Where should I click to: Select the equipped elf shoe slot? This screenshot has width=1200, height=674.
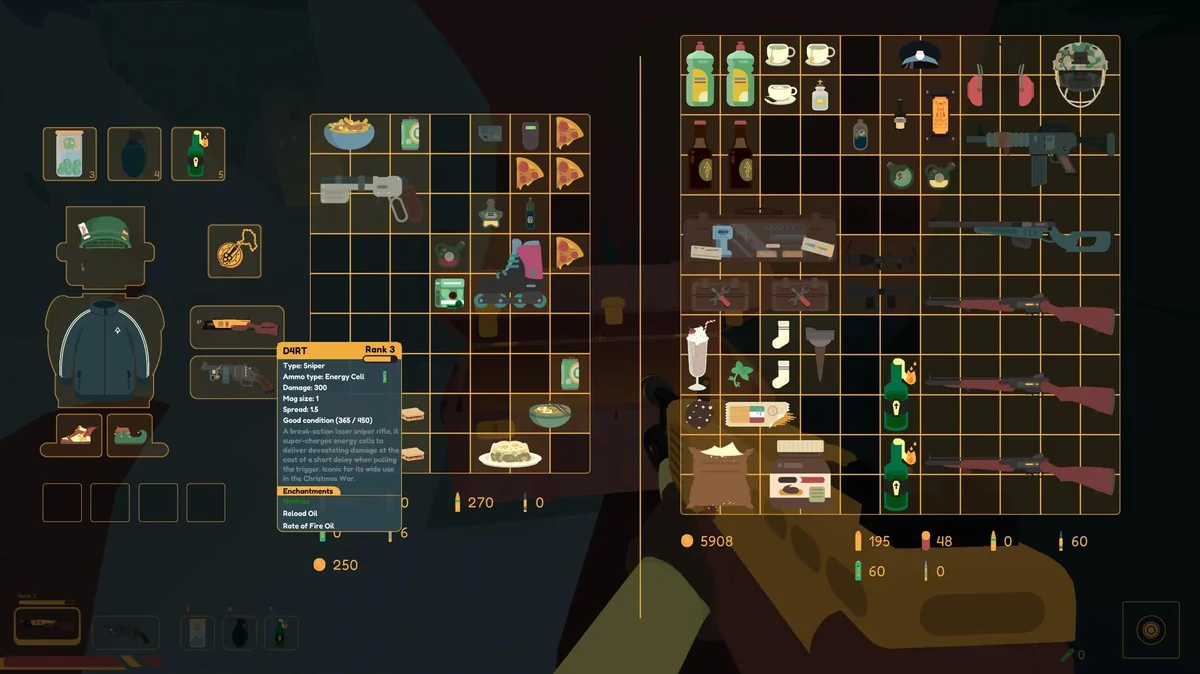click(130, 435)
